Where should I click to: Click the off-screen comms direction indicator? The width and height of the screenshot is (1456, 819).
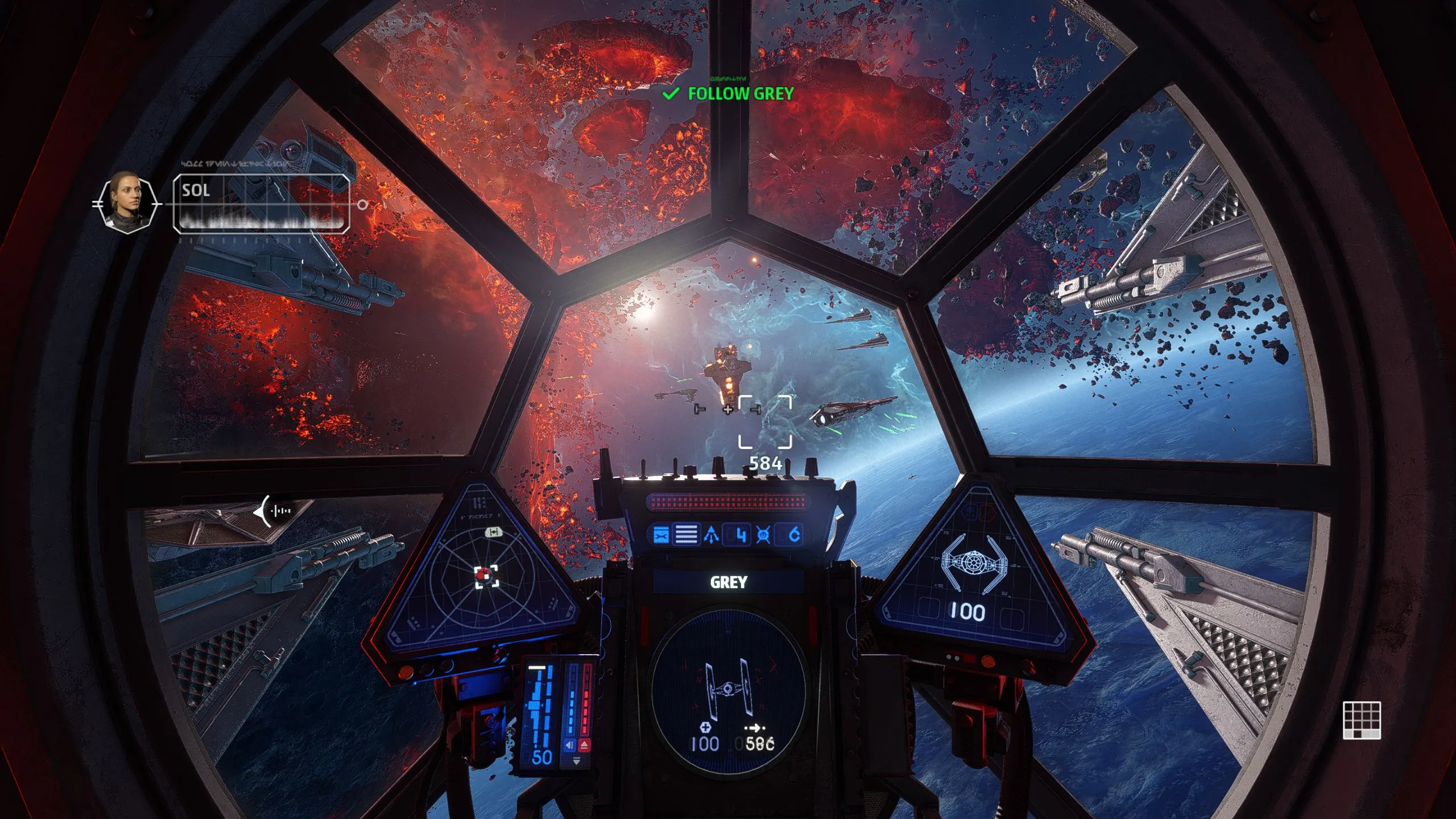click(x=273, y=511)
